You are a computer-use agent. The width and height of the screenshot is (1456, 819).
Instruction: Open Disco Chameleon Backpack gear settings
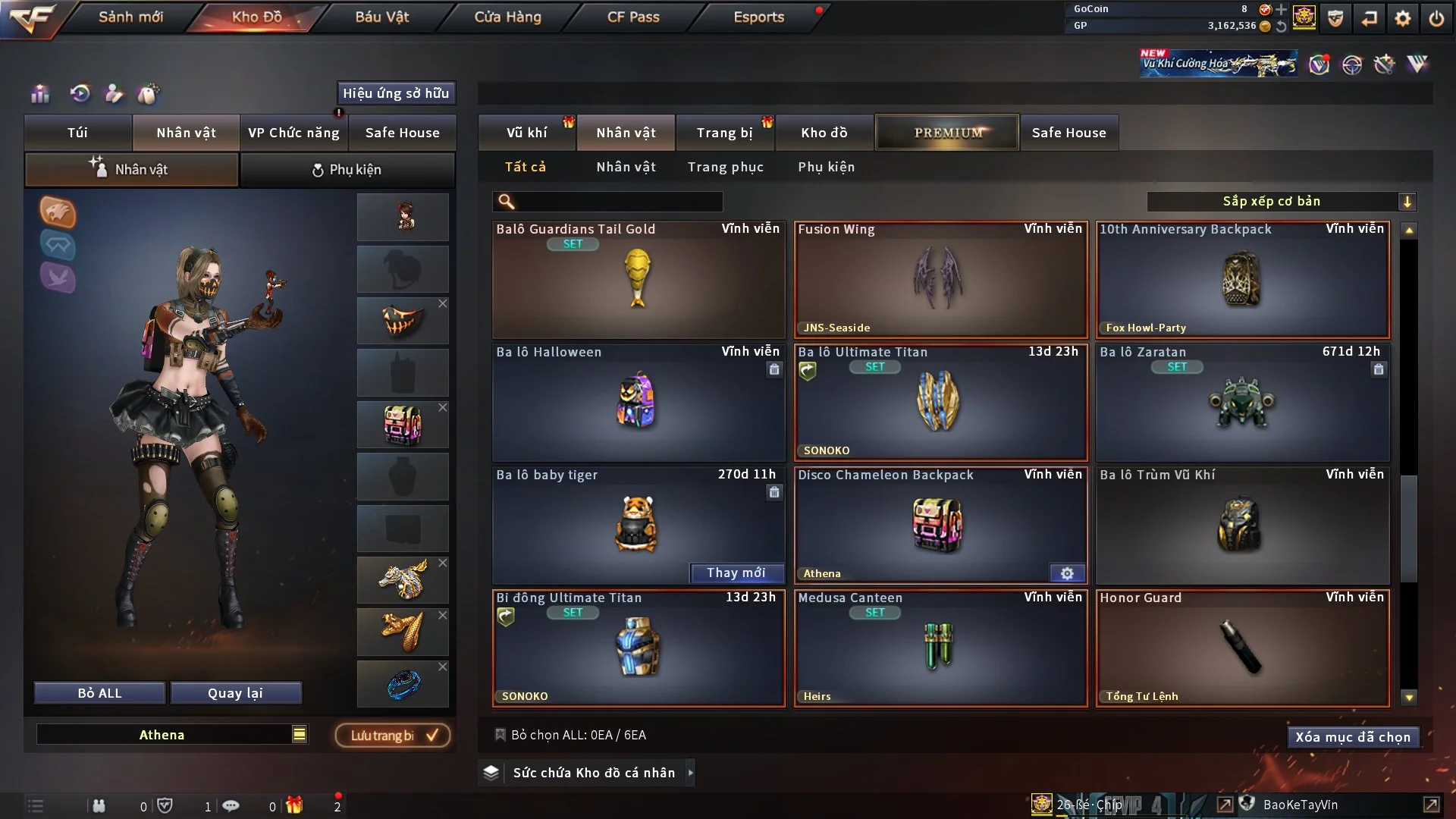pos(1067,573)
